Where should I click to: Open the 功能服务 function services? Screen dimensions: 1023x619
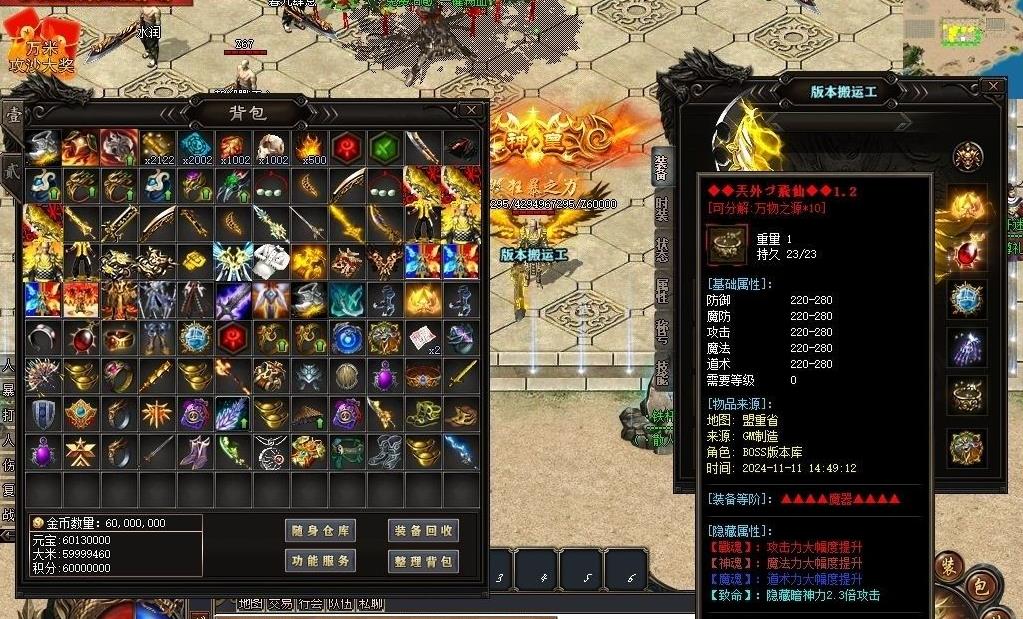pos(320,561)
